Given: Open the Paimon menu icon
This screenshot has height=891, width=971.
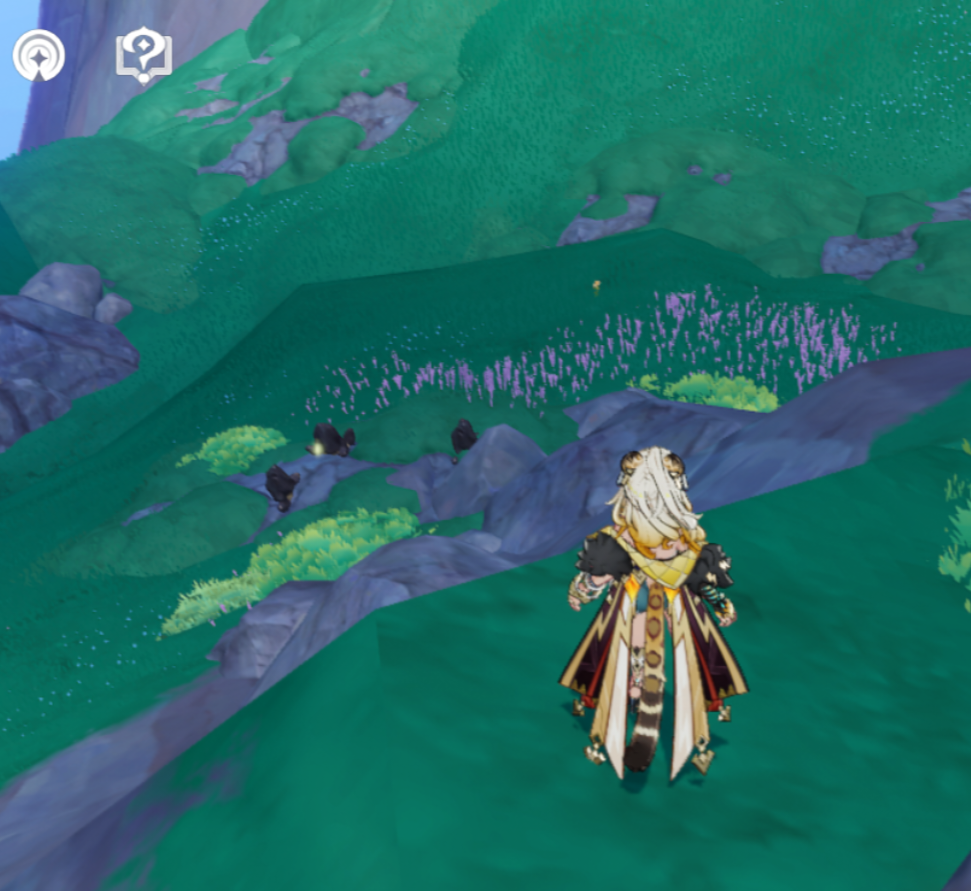Looking at the screenshot, I should click(39, 55).
